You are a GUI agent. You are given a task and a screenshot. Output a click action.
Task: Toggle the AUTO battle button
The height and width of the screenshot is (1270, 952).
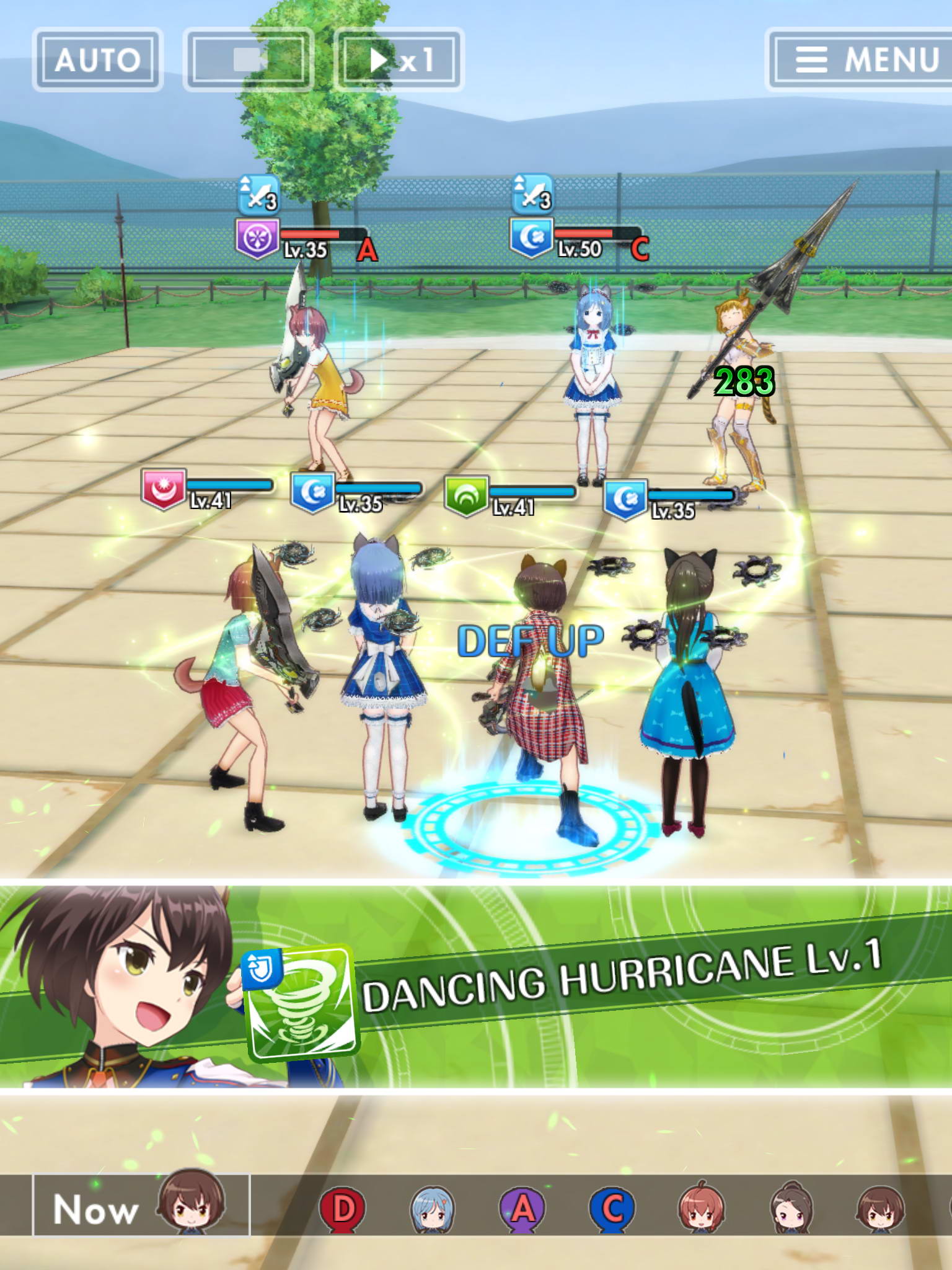(97, 60)
